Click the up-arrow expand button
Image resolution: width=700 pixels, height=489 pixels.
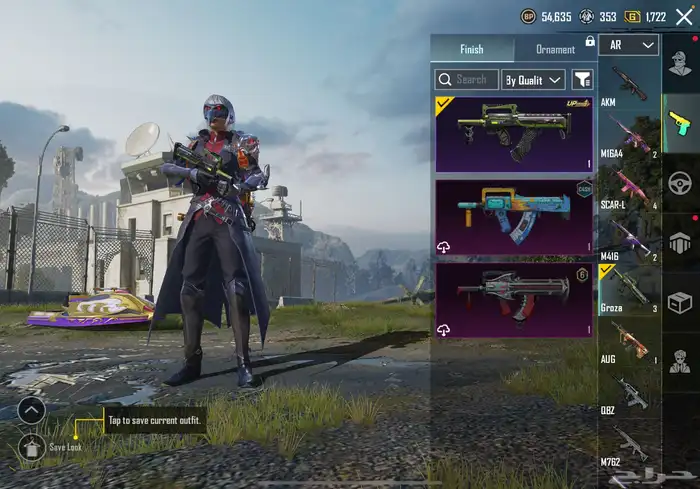click(x=32, y=409)
